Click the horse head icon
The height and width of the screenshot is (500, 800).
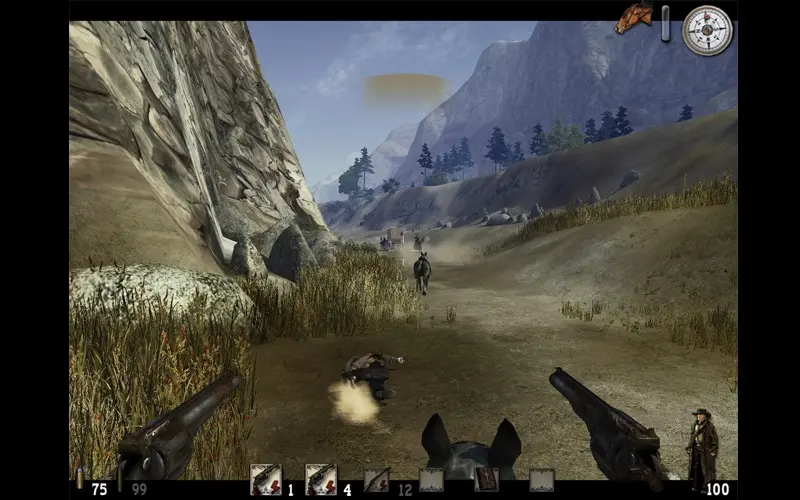click(633, 18)
